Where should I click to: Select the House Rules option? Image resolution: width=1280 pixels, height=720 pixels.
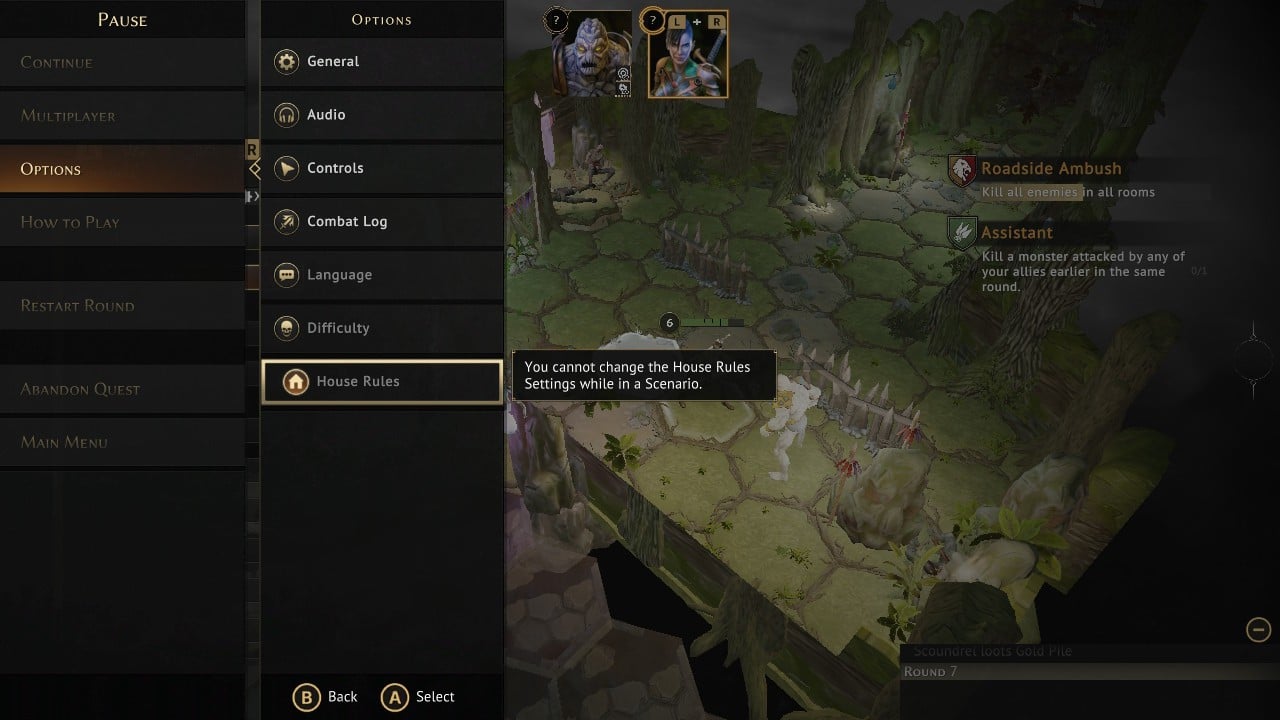(381, 381)
